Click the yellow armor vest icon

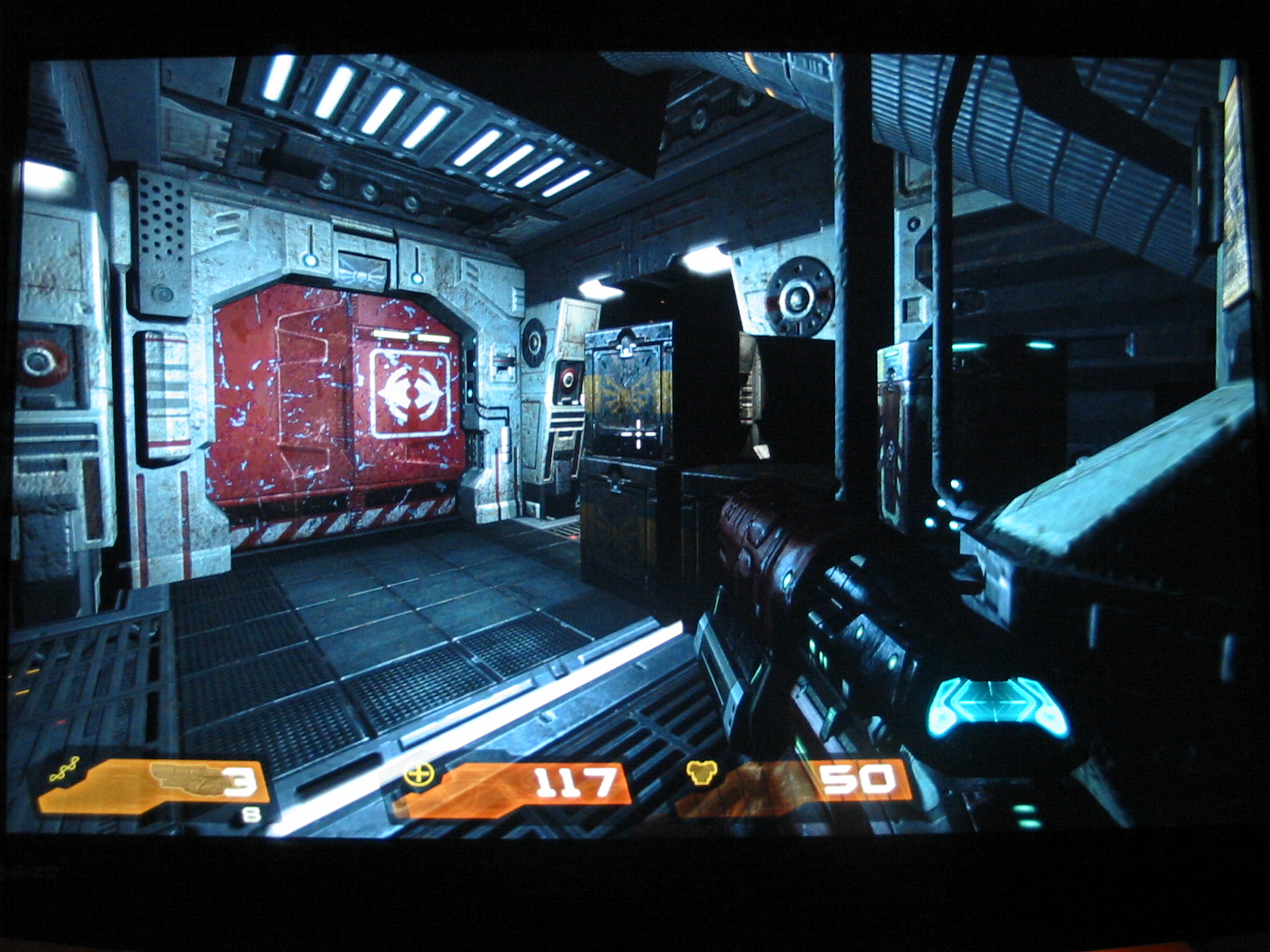point(702,772)
